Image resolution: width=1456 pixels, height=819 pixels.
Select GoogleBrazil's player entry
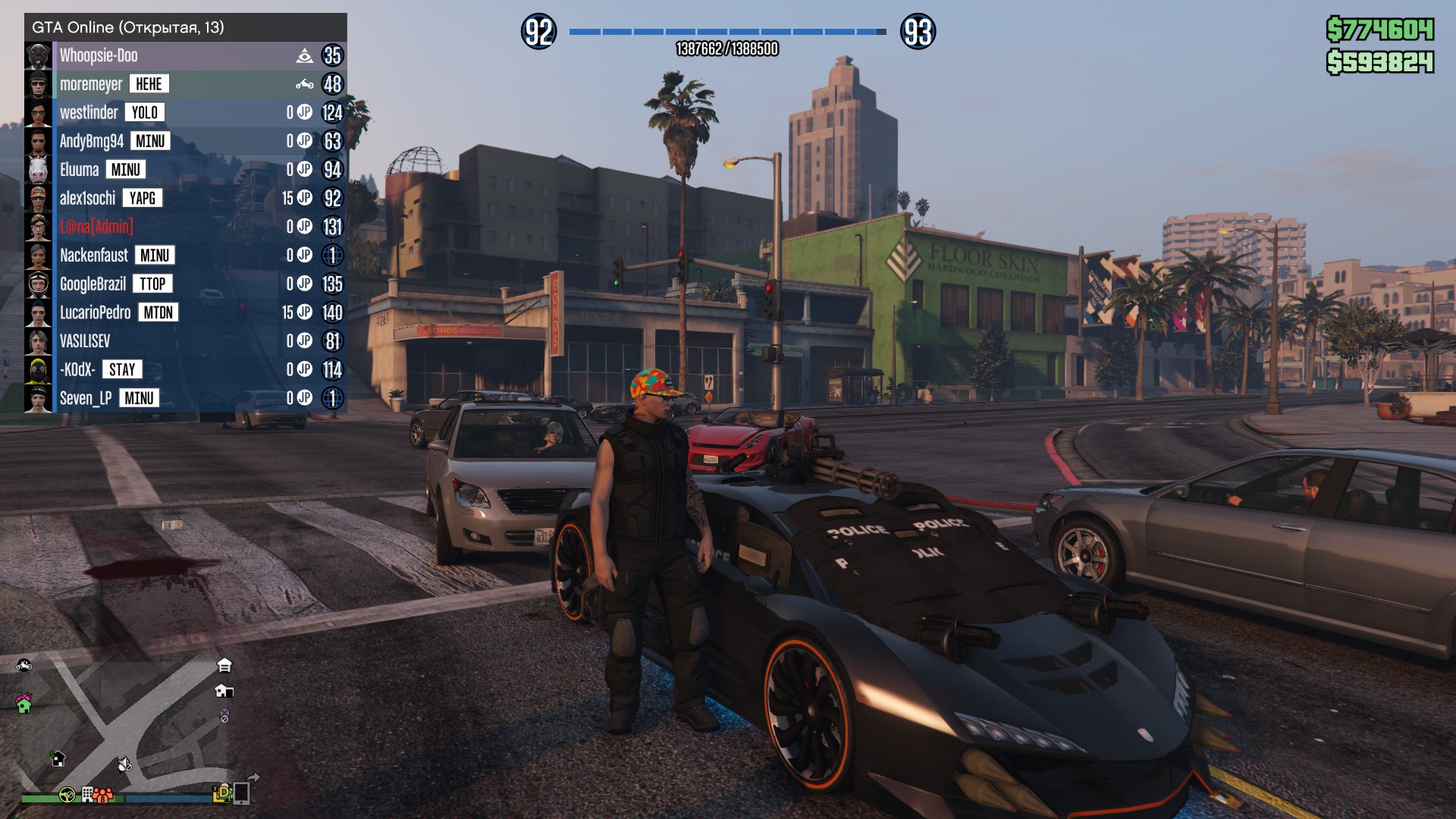(93, 284)
